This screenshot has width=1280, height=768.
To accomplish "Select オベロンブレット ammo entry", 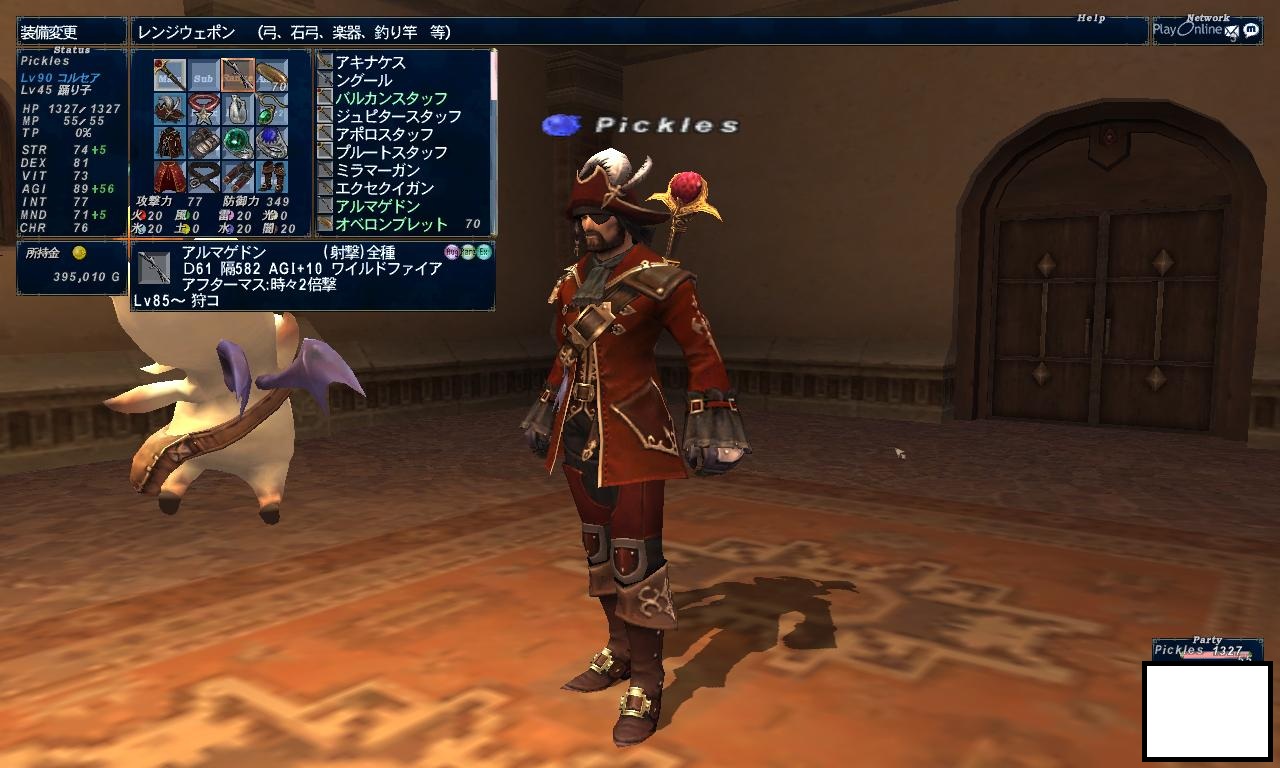I will [391, 224].
